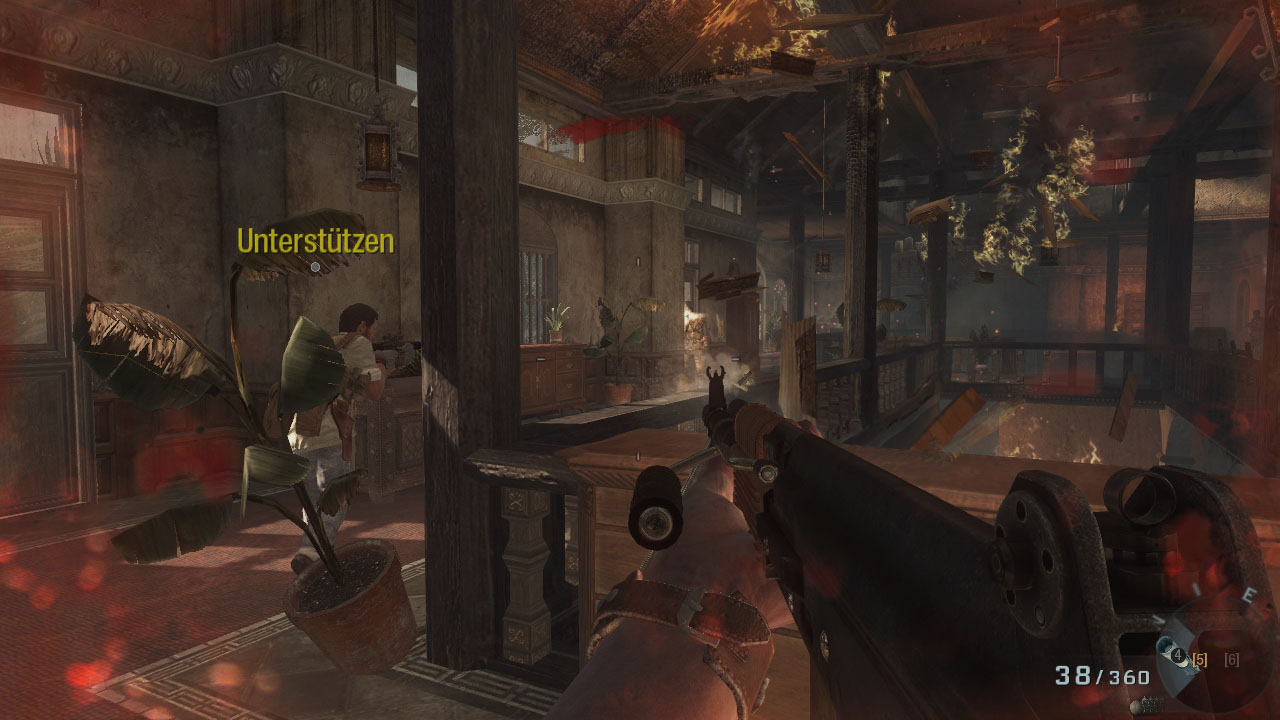Select the Unterstützen objective marker

(x=315, y=267)
